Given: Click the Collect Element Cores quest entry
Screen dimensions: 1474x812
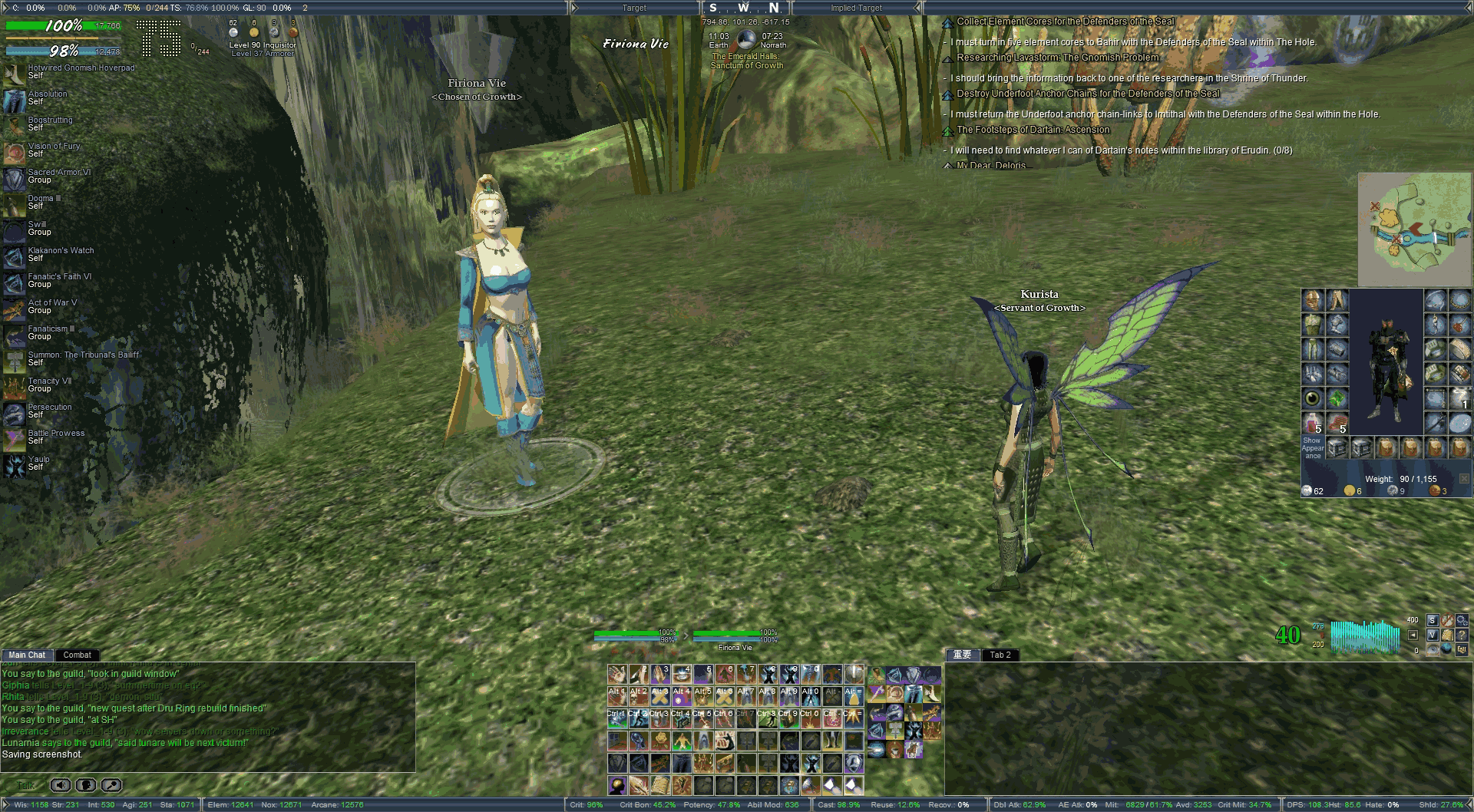Looking at the screenshot, I should 1065,21.
